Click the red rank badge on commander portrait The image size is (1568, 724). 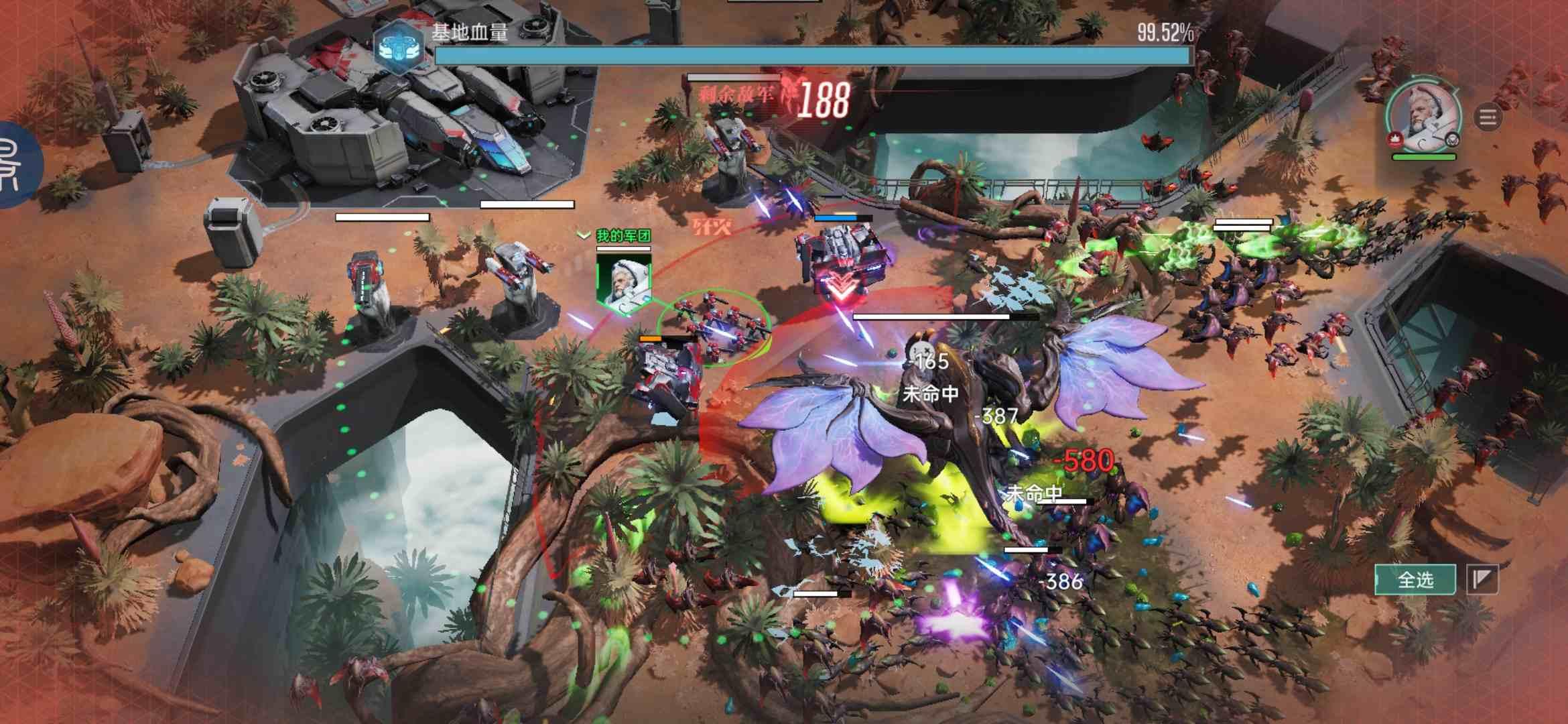coord(1396,141)
